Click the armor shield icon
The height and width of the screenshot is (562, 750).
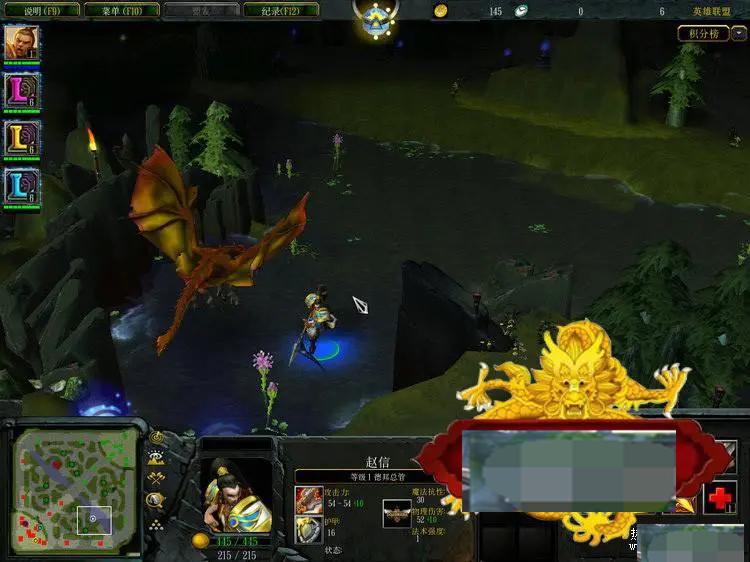click(x=308, y=531)
